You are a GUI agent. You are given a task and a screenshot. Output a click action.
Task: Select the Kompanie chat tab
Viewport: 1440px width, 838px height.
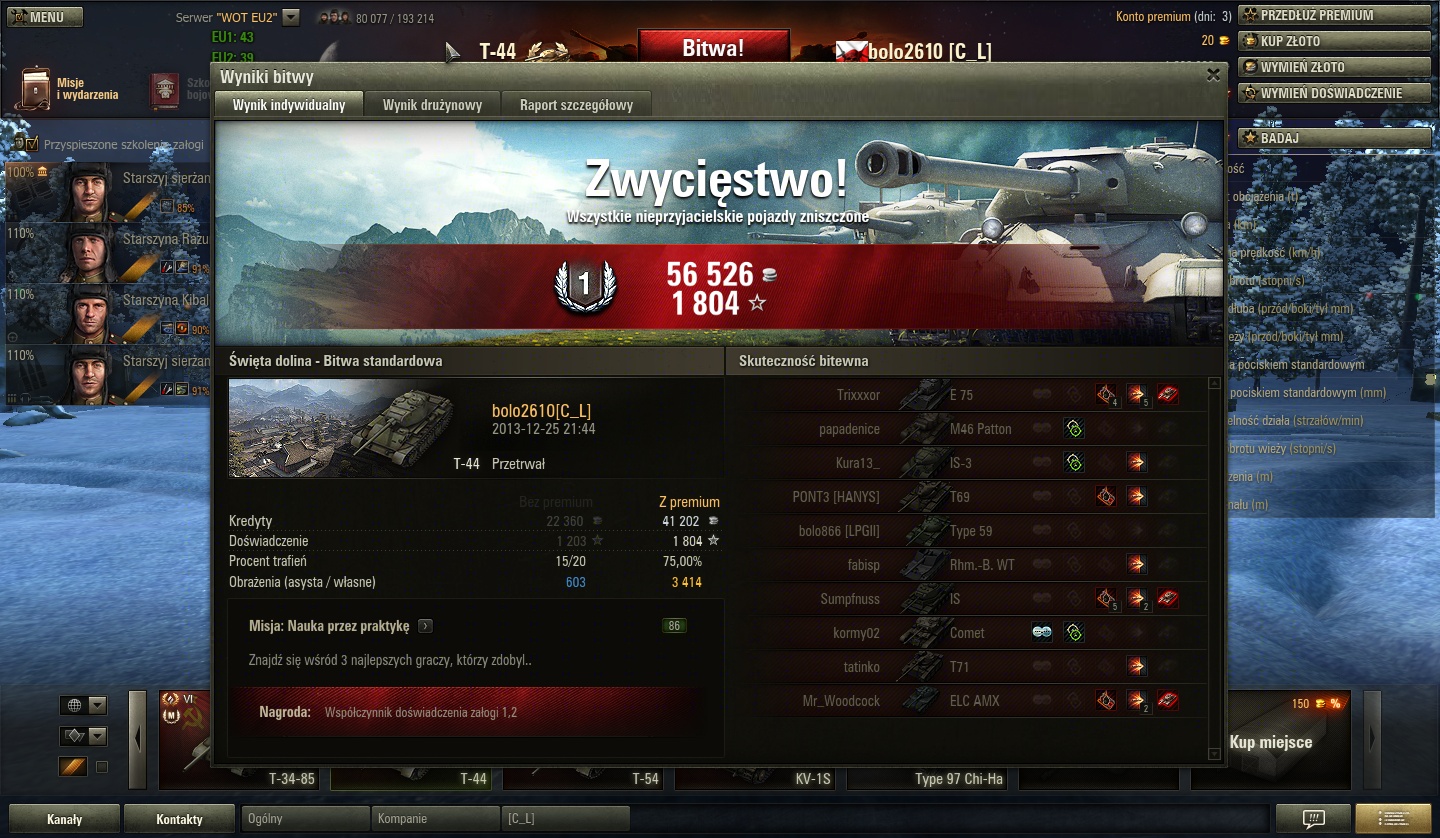coord(434,818)
